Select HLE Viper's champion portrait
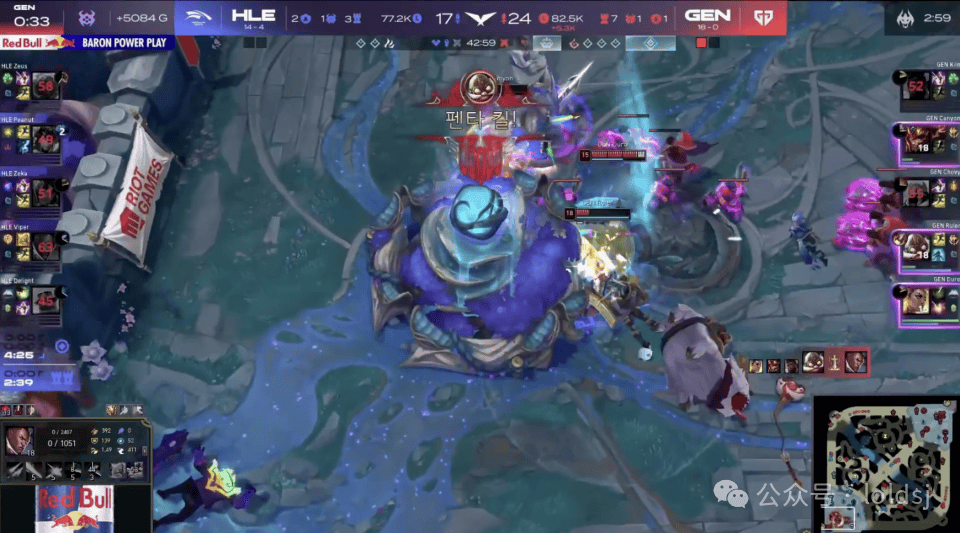 click(44, 244)
